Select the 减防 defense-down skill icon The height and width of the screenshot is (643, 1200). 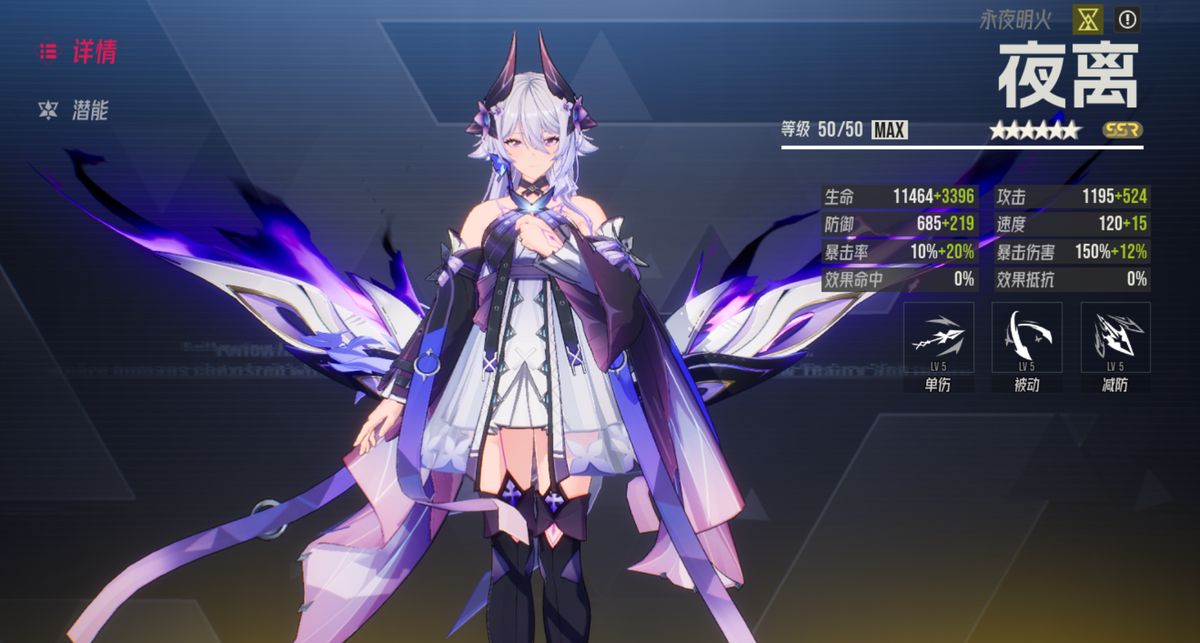point(1115,338)
